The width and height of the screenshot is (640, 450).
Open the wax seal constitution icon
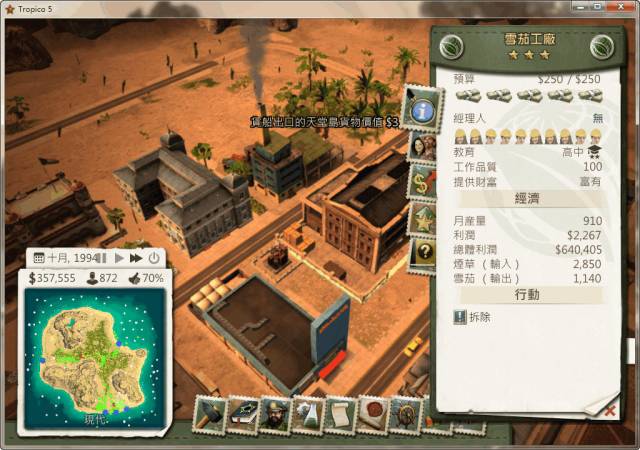372,413
